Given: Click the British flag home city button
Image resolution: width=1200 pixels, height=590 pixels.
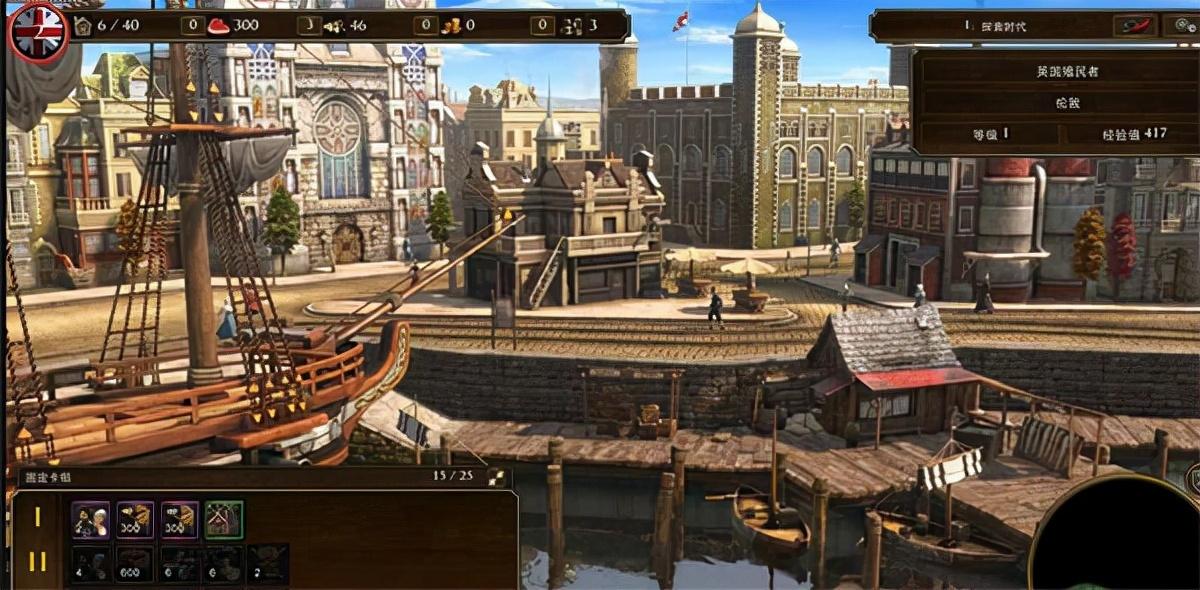Looking at the screenshot, I should pos(37,31).
